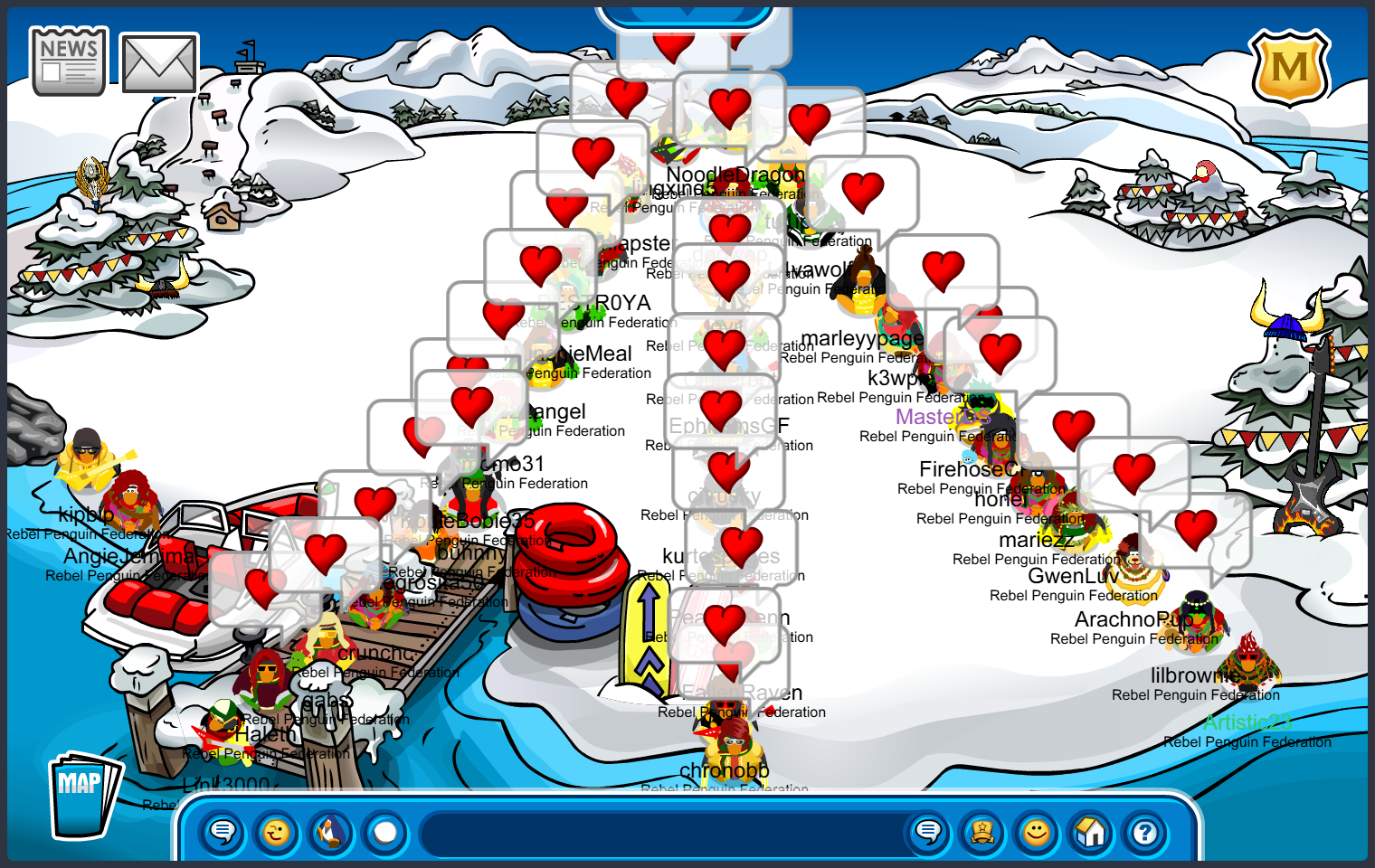The width and height of the screenshot is (1375, 868).
Task: Open the Map
Action: pyautogui.click(x=83, y=794)
